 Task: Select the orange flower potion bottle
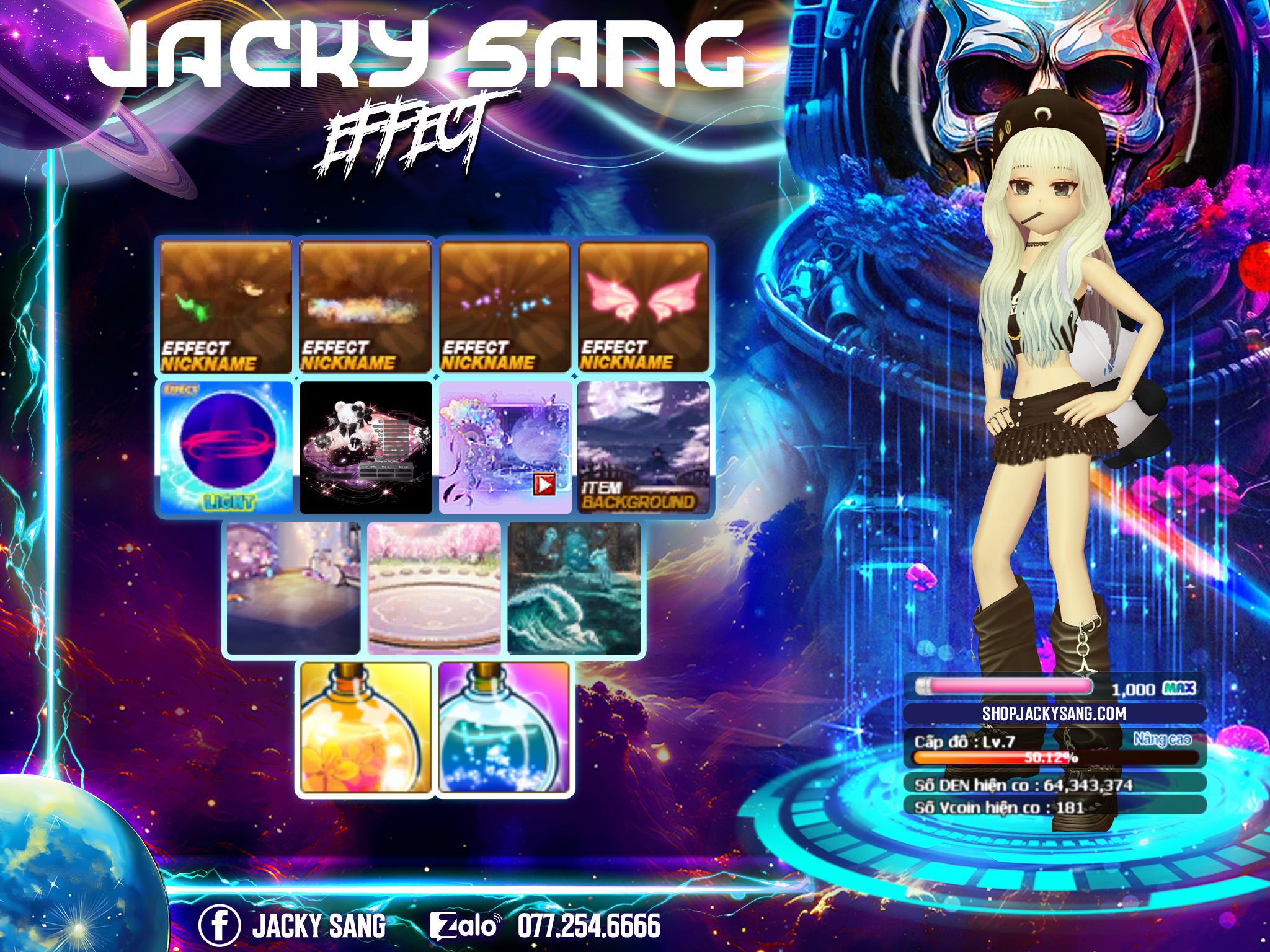[x=365, y=728]
